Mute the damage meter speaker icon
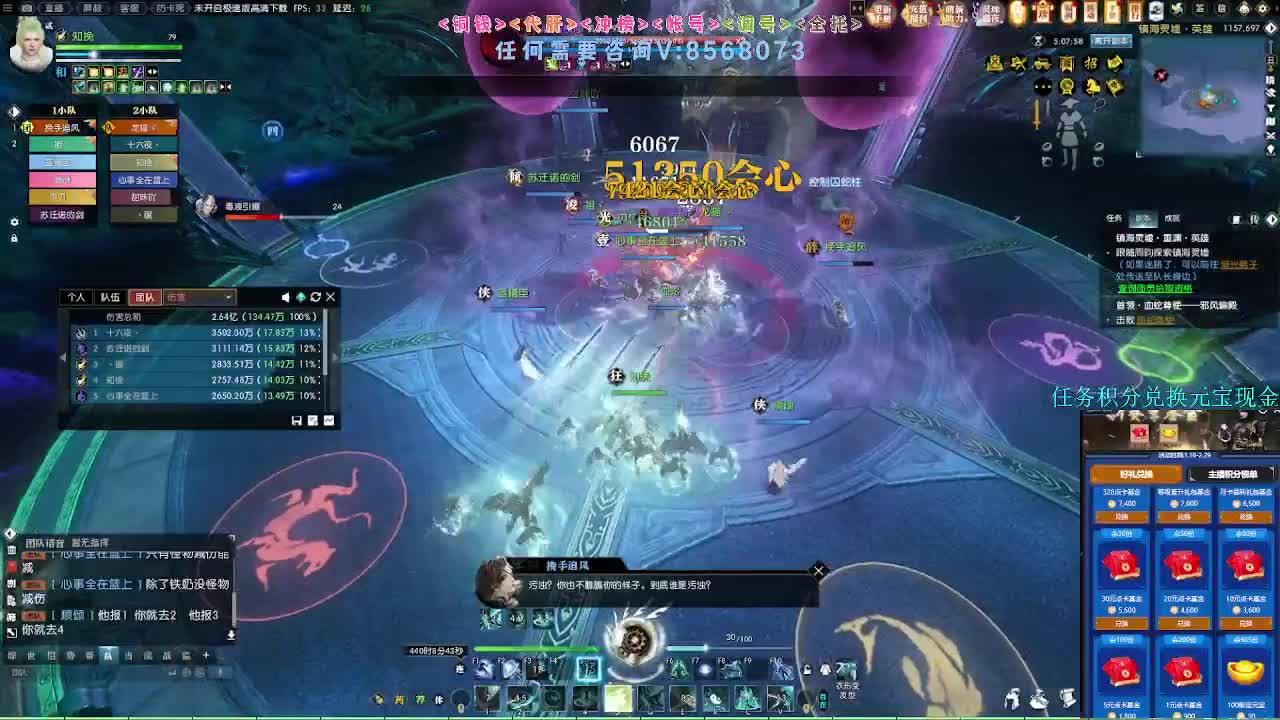Viewport: 1280px width, 720px height. 285,298
